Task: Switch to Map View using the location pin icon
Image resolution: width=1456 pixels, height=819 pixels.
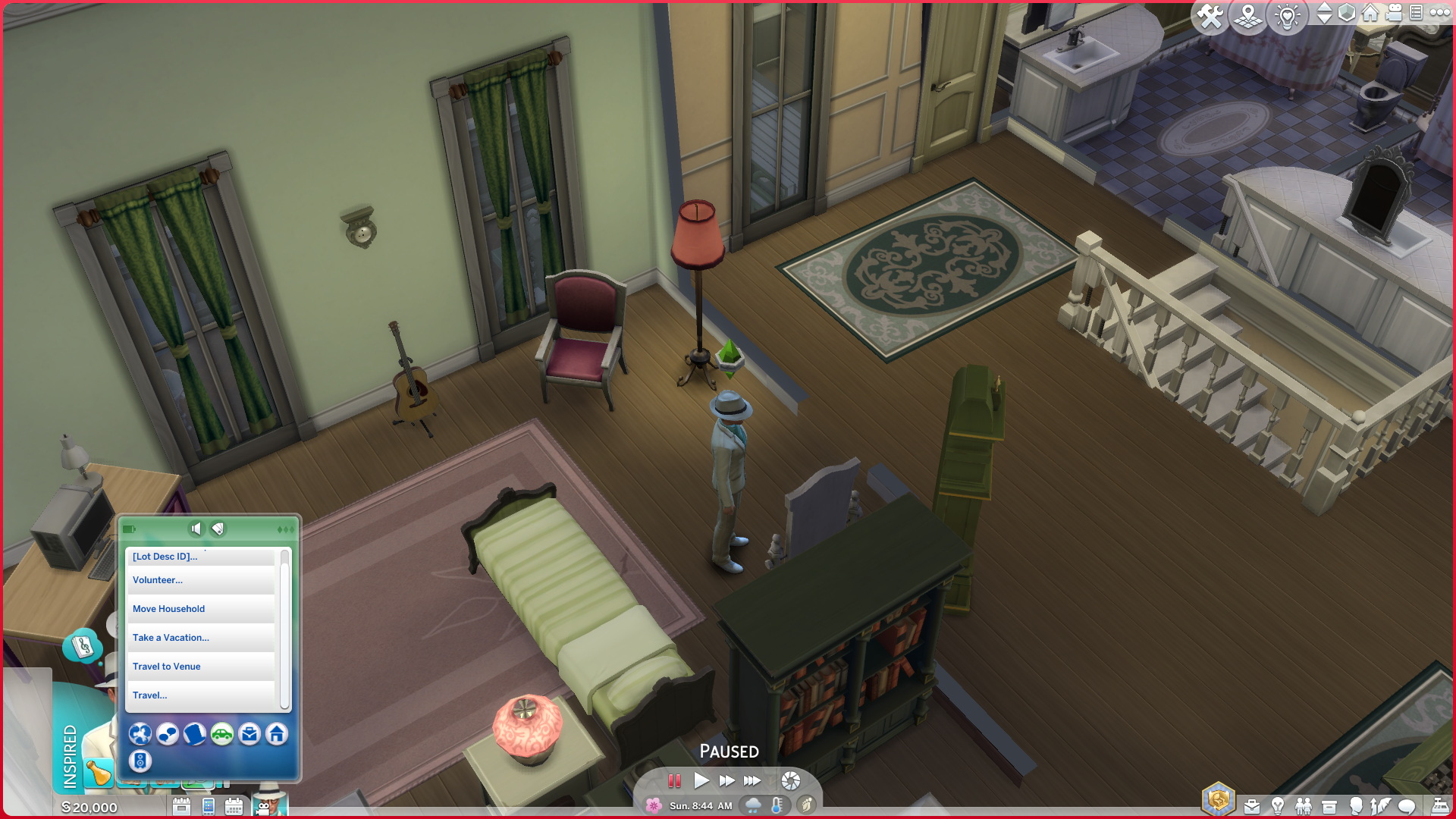Action: click(x=1247, y=13)
